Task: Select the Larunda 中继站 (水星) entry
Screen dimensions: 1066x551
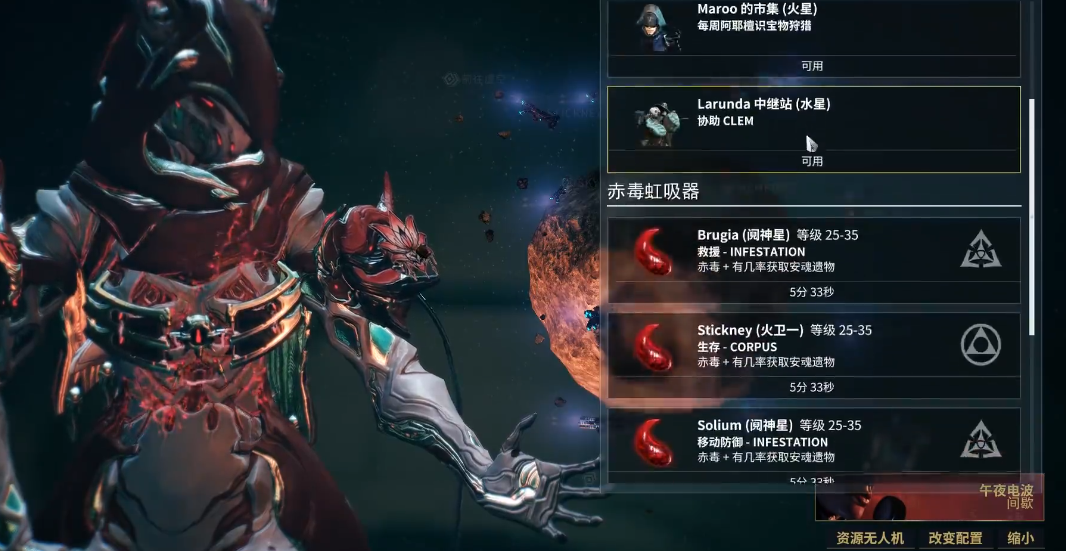Action: (x=813, y=128)
